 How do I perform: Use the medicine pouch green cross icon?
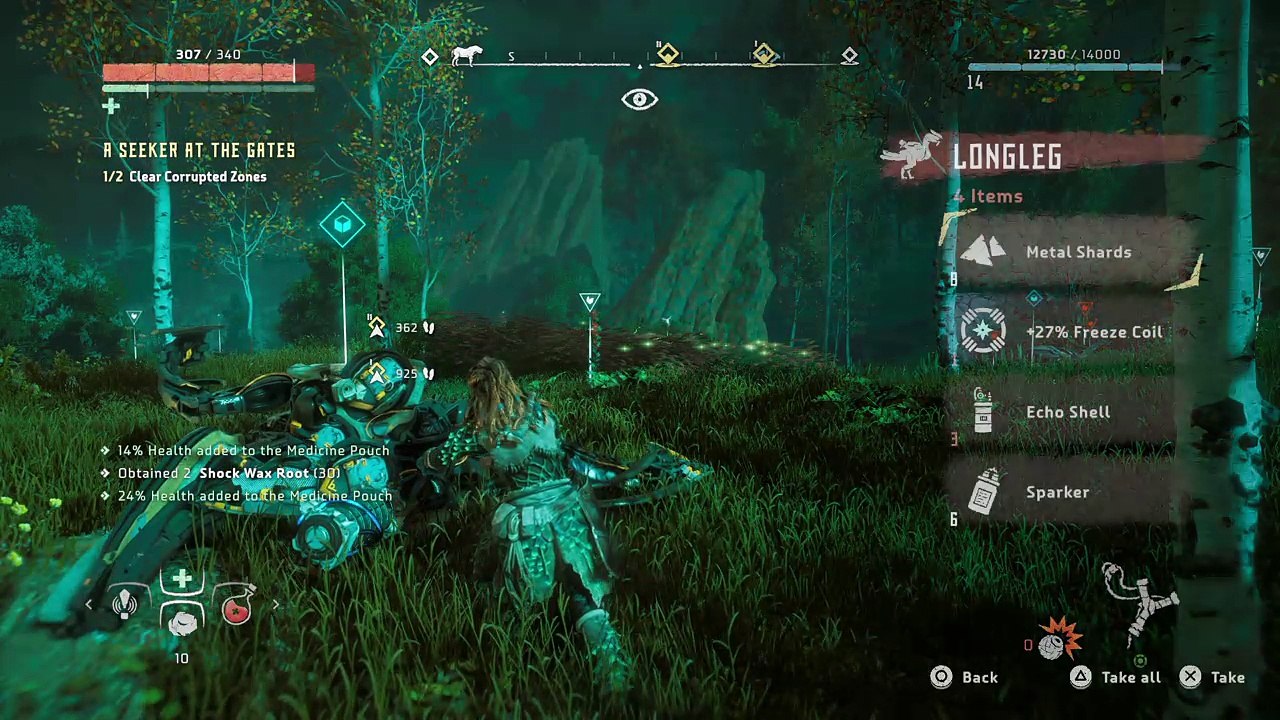[x=181, y=580]
